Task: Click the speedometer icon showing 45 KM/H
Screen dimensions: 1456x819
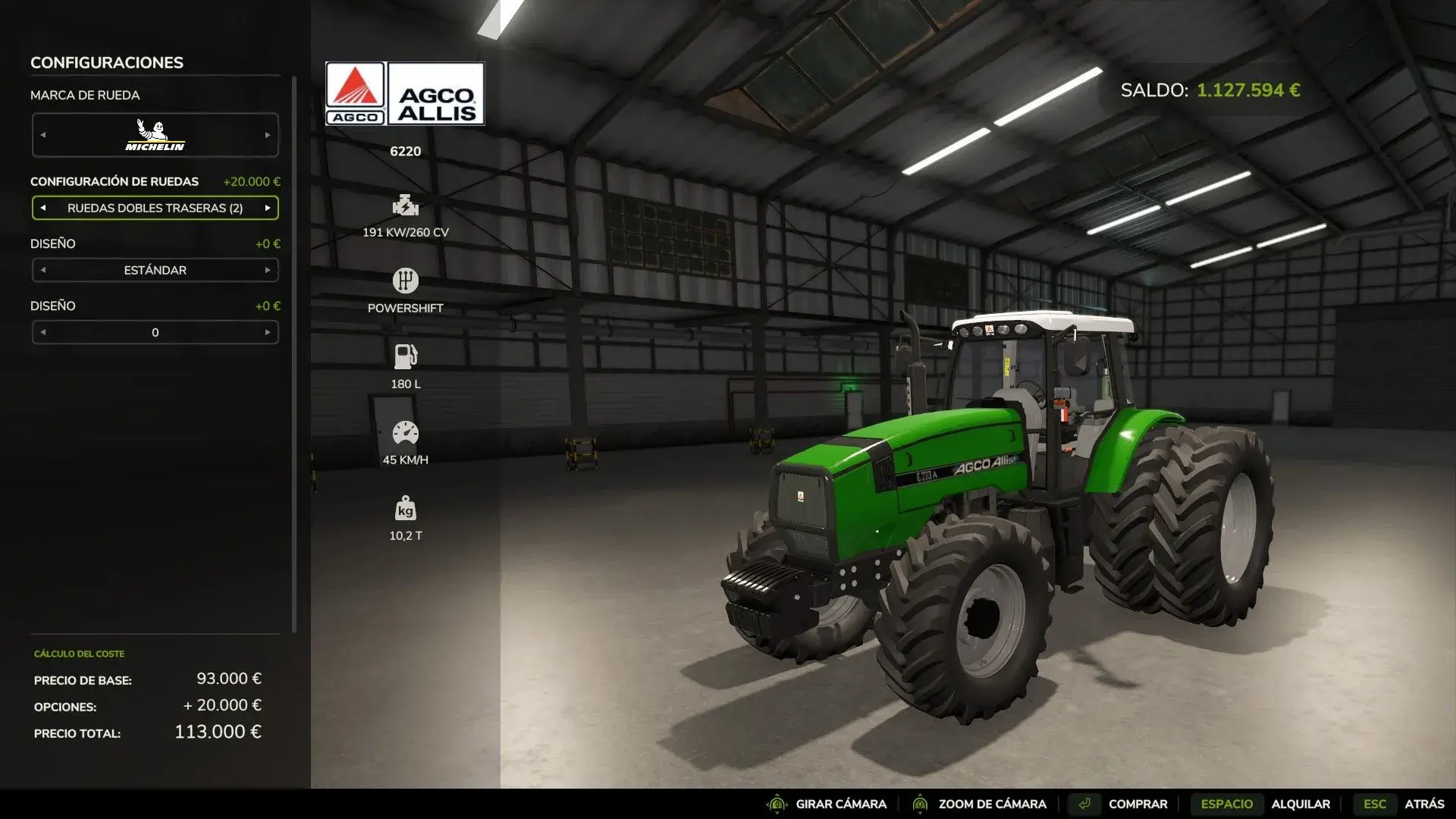Action: pos(406,431)
